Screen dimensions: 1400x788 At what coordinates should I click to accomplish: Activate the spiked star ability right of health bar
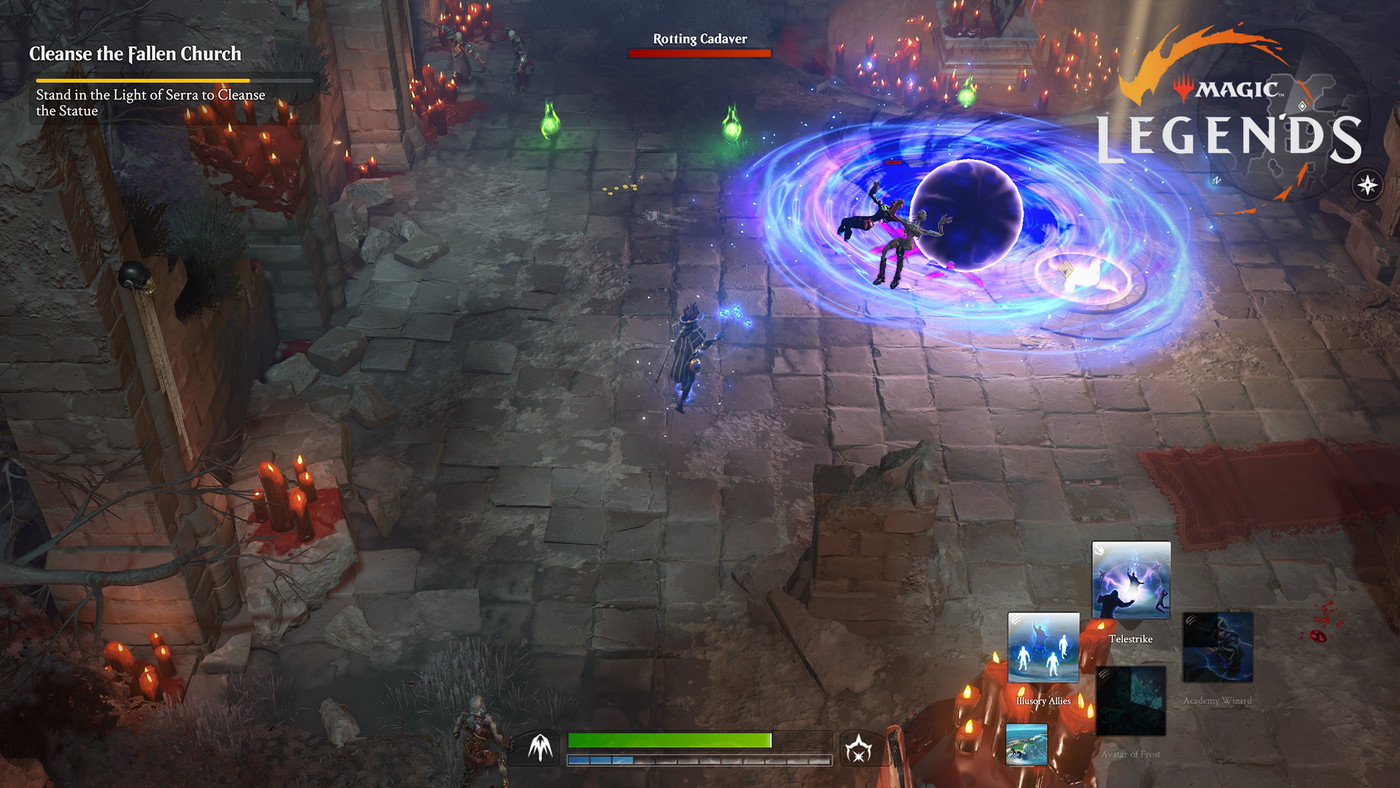pyautogui.click(x=857, y=748)
